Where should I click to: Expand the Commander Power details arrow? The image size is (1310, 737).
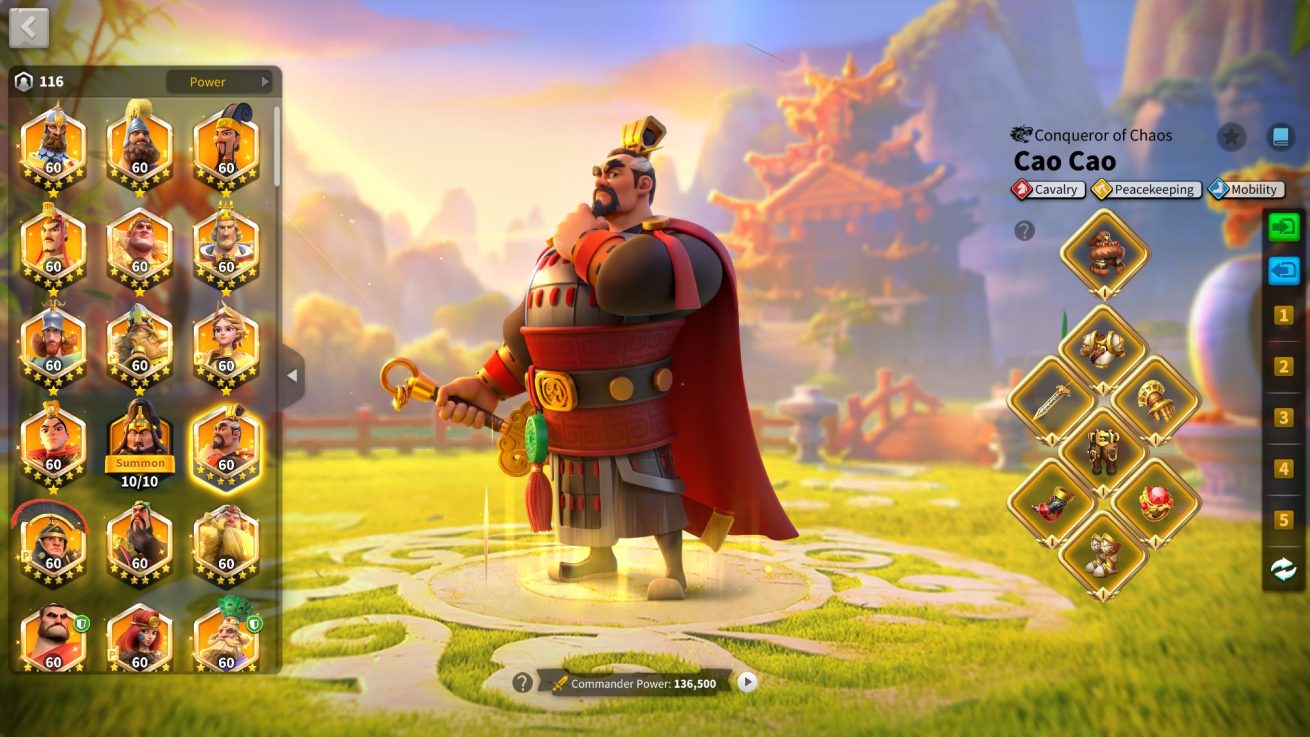click(747, 682)
